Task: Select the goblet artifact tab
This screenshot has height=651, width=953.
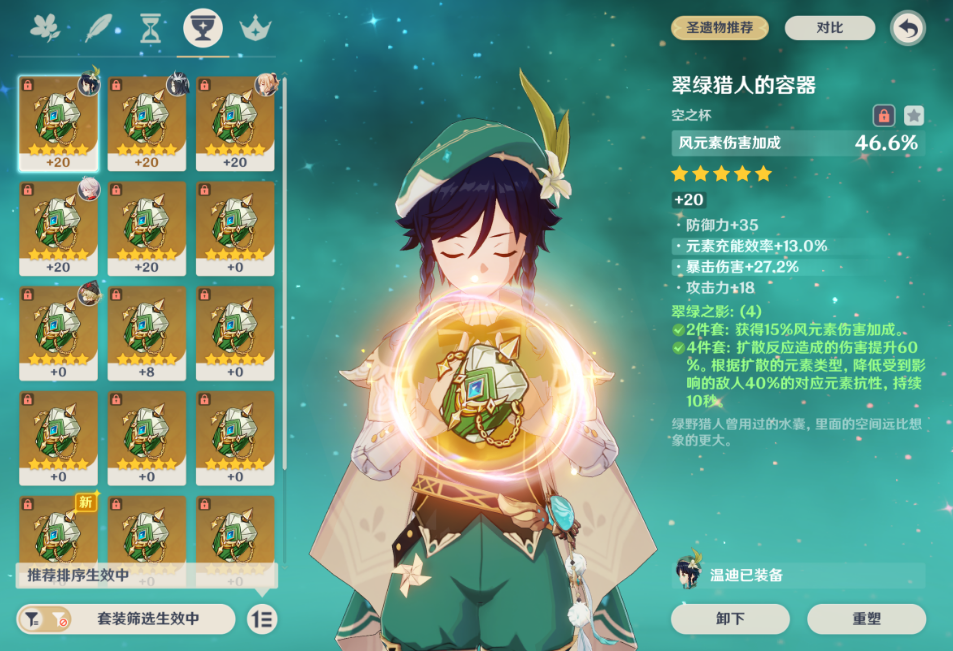Action: 203,28
